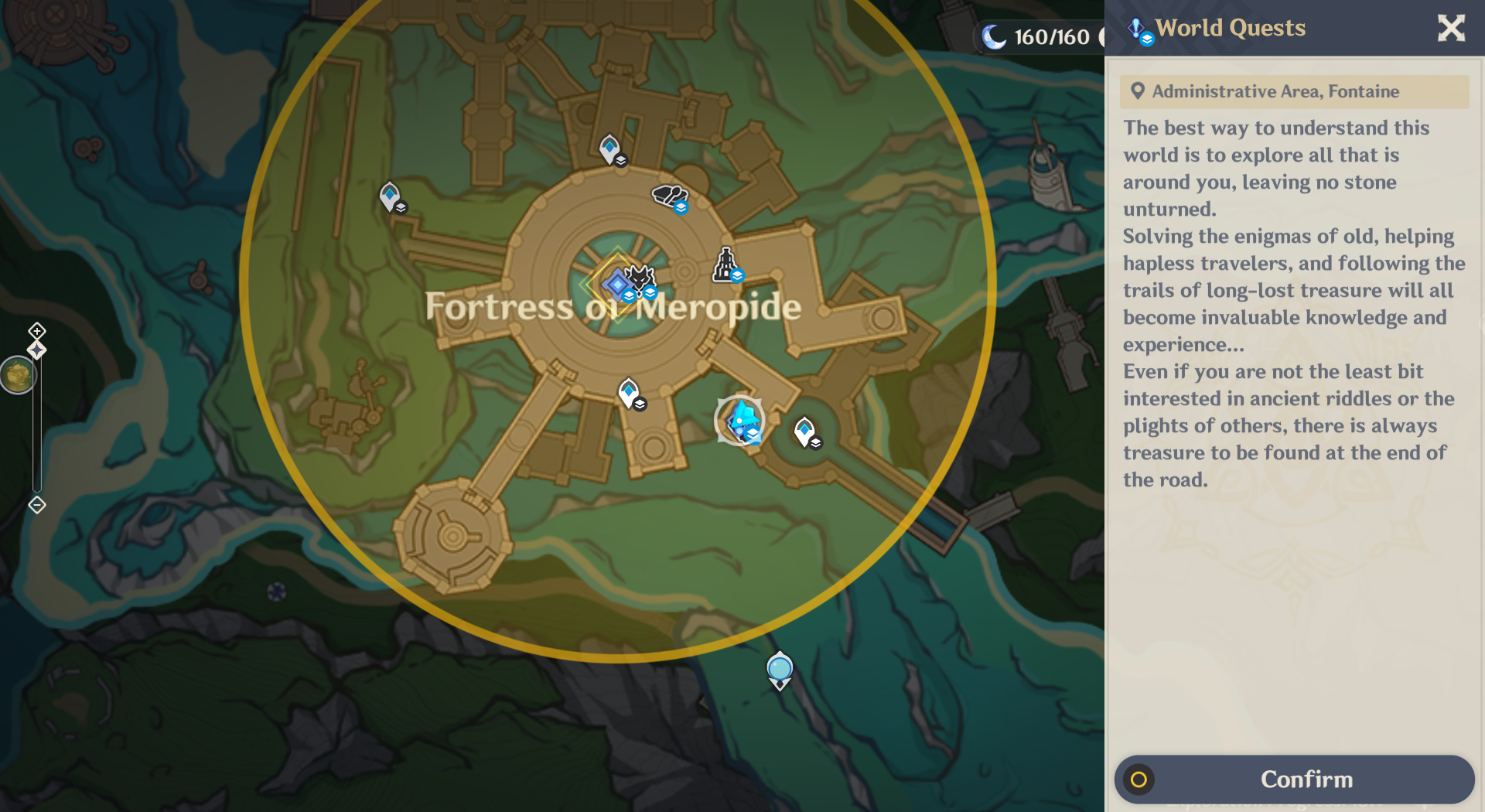The width and height of the screenshot is (1485, 812).
Task: Click the crescent moon Original Resin icon
Action: click(x=995, y=35)
